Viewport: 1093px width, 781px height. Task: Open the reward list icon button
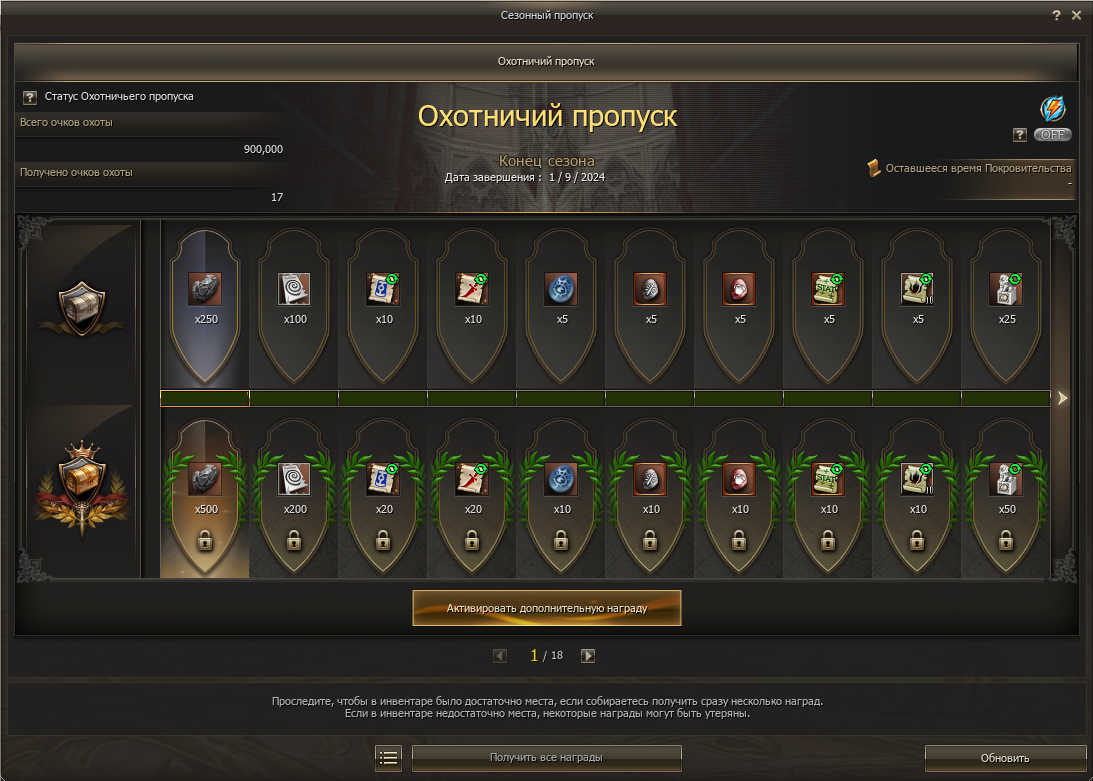tap(389, 758)
